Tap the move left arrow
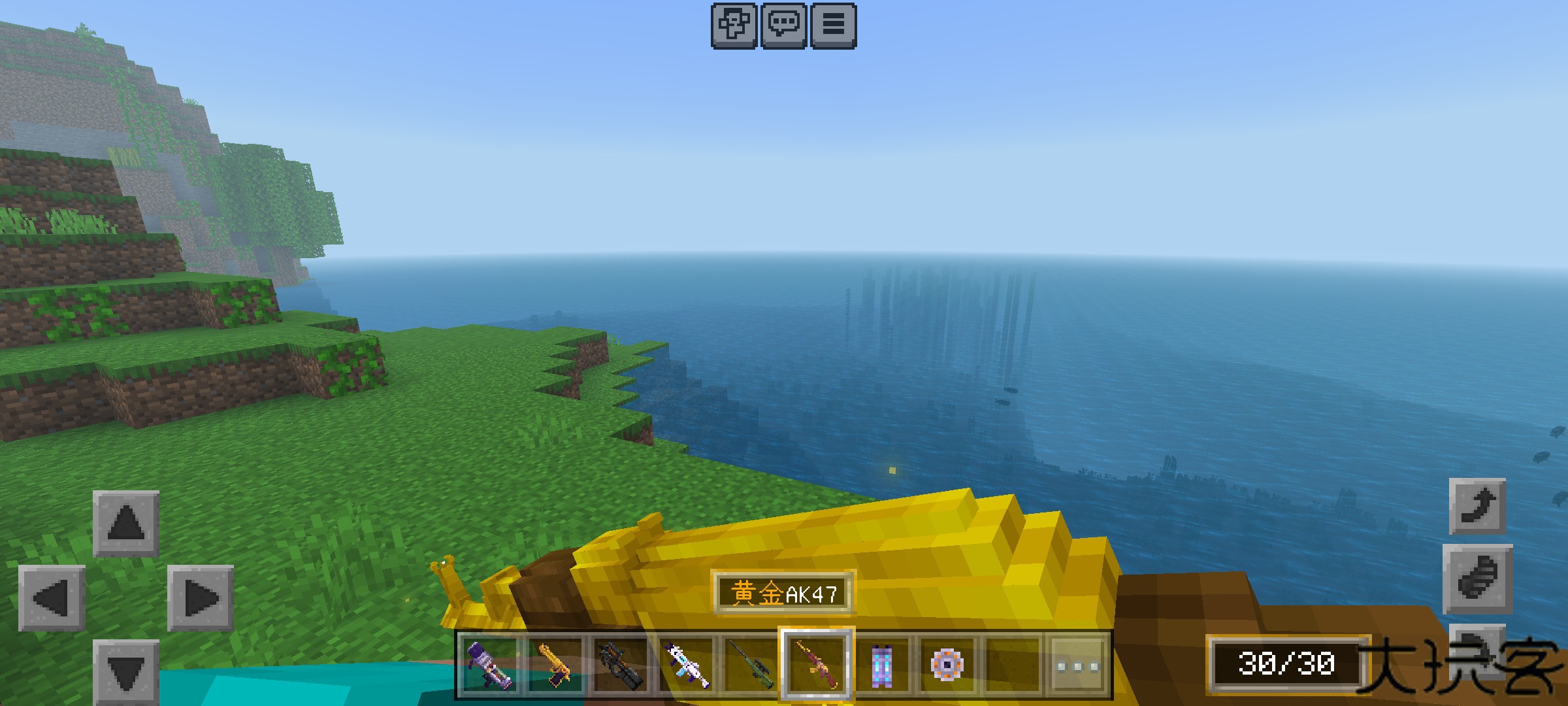Image resolution: width=1568 pixels, height=706 pixels. [x=52, y=597]
